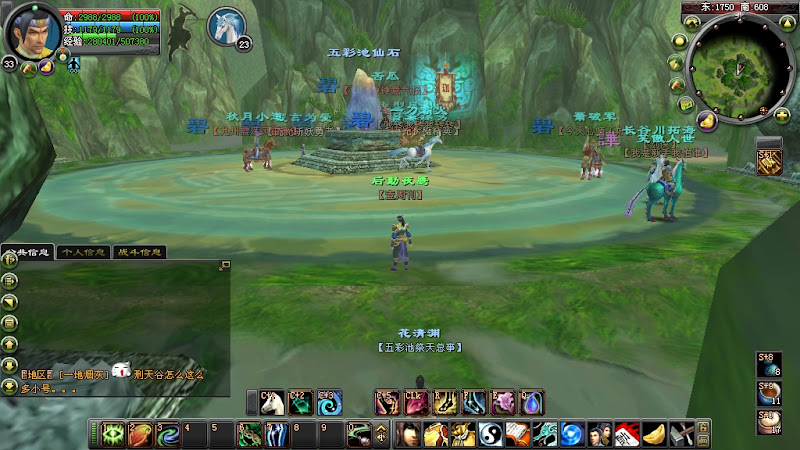Click the gold ingot button beside minimap

(x=706, y=121)
